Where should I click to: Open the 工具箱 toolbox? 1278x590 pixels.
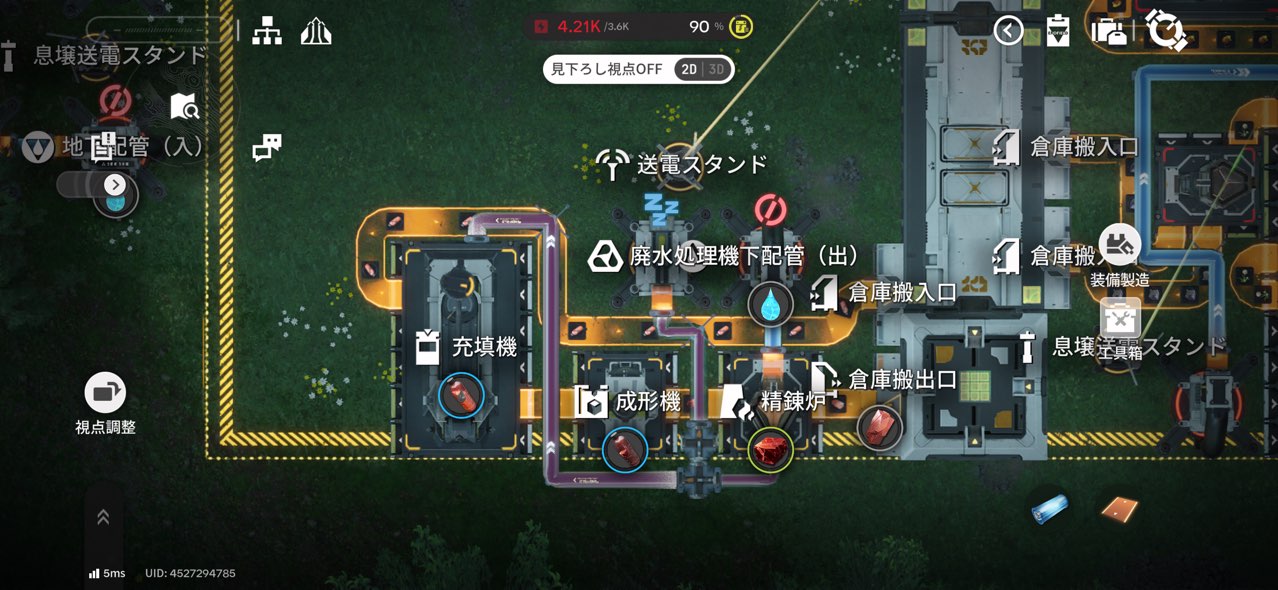tap(1120, 318)
